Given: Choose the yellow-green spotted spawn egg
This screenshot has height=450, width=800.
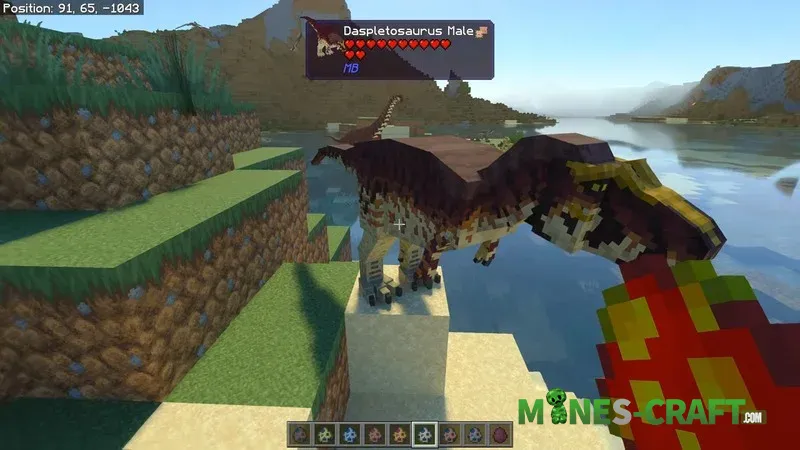Looking at the screenshot, I should (x=325, y=435).
